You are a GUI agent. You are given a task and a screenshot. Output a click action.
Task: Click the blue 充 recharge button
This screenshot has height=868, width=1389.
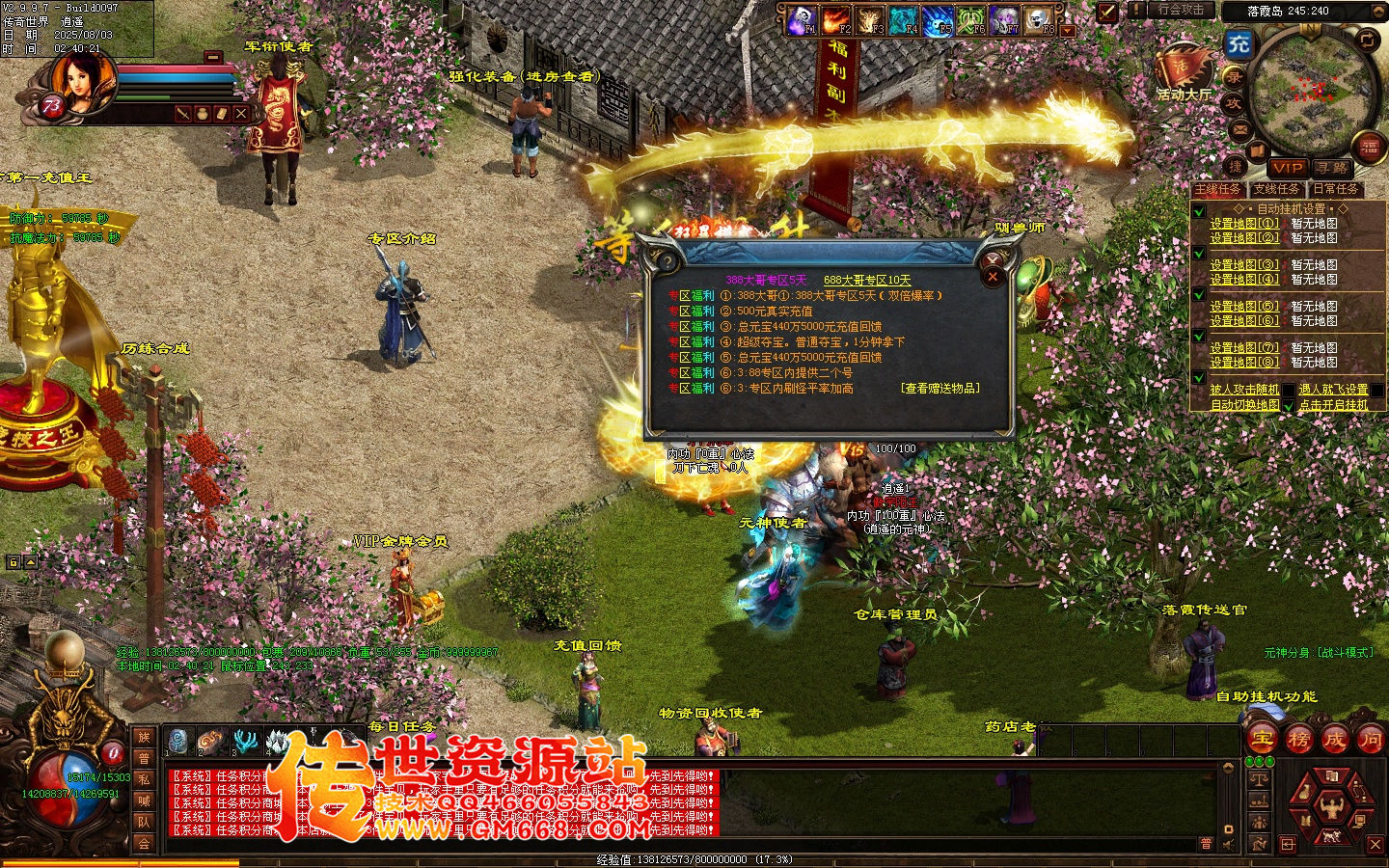point(1239,43)
